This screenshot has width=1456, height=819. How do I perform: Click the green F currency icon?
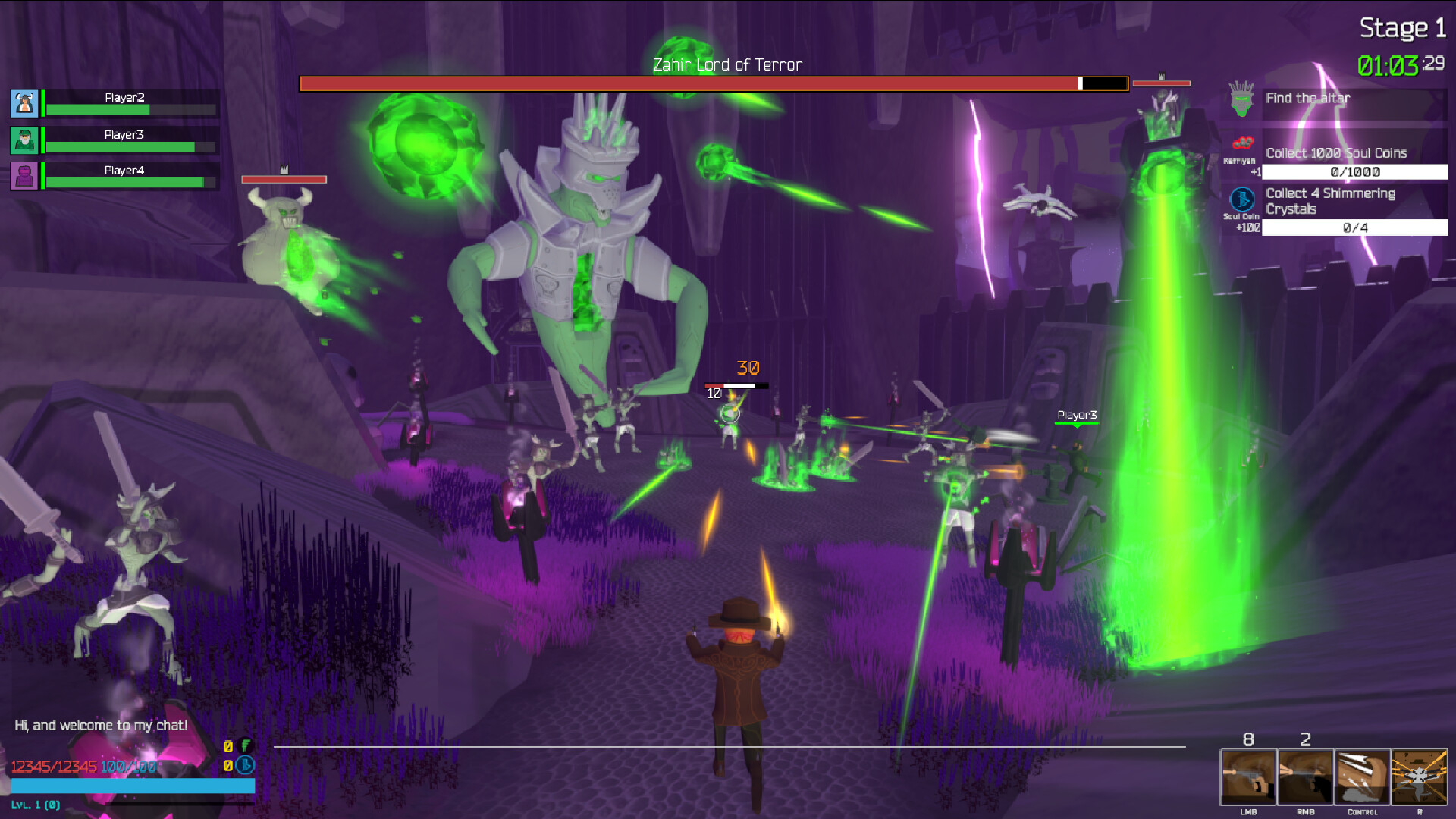(243, 746)
